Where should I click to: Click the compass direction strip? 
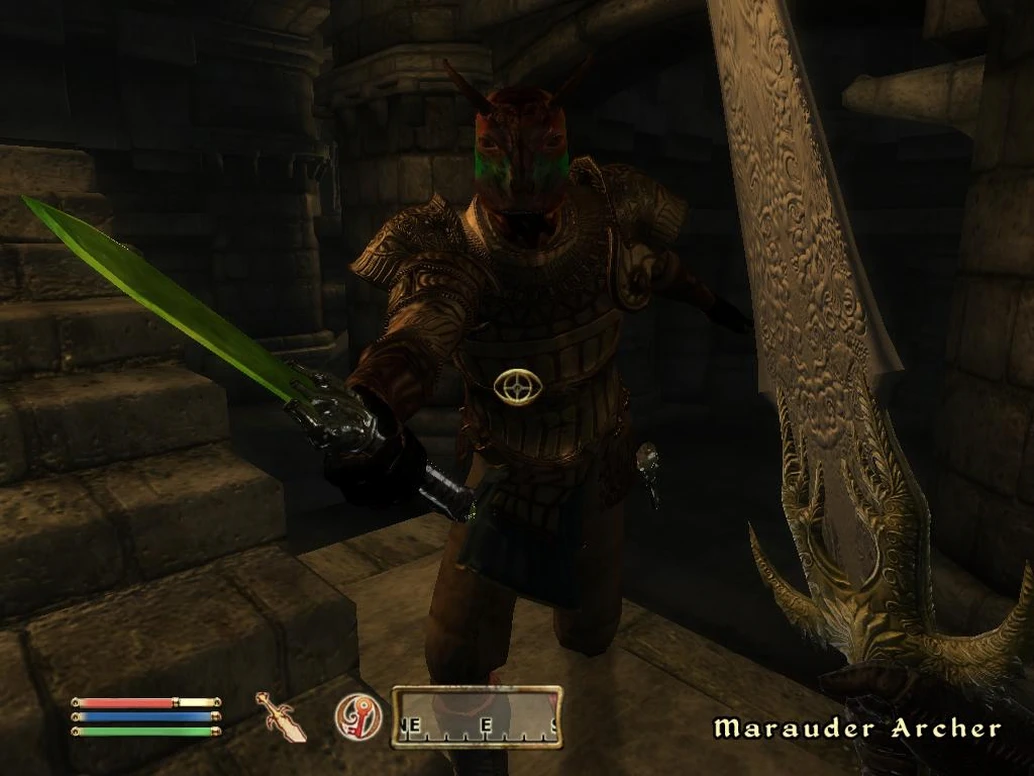[x=476, y=717]
